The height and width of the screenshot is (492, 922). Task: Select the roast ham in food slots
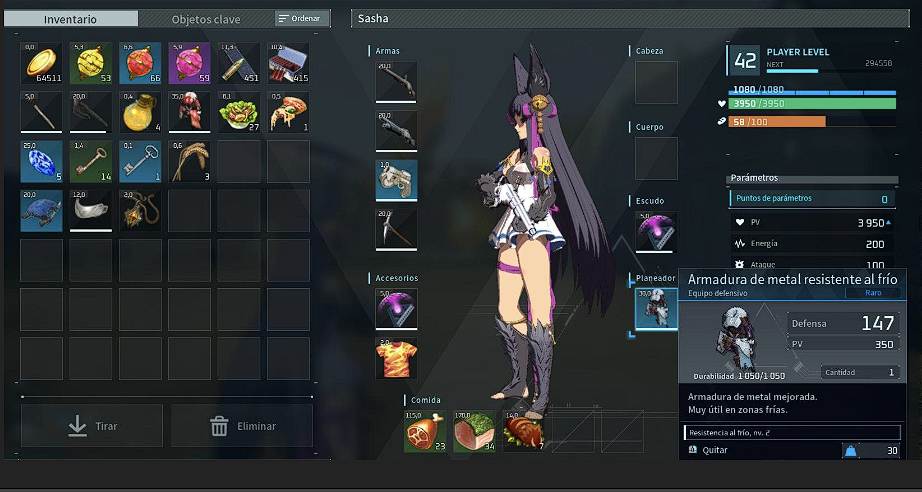425,432
